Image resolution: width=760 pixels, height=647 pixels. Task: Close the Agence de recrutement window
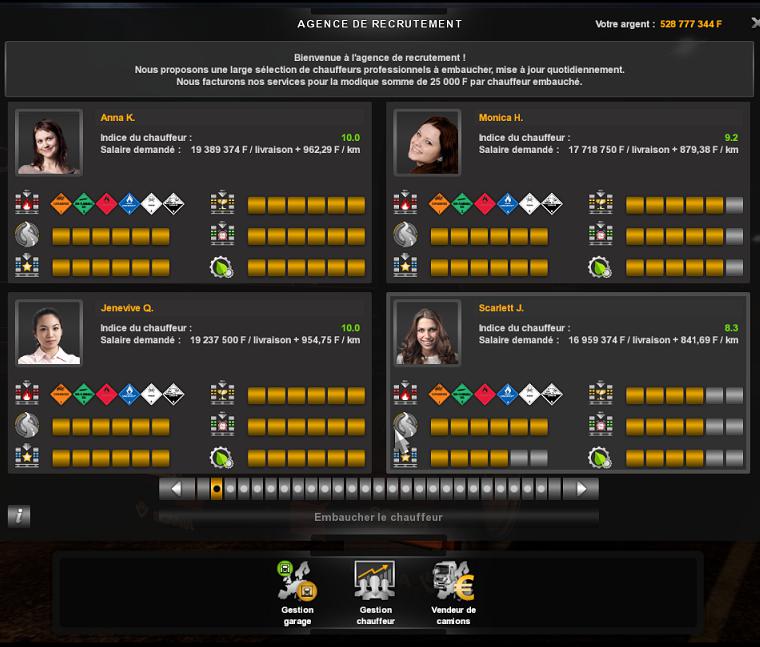(754, 23)
